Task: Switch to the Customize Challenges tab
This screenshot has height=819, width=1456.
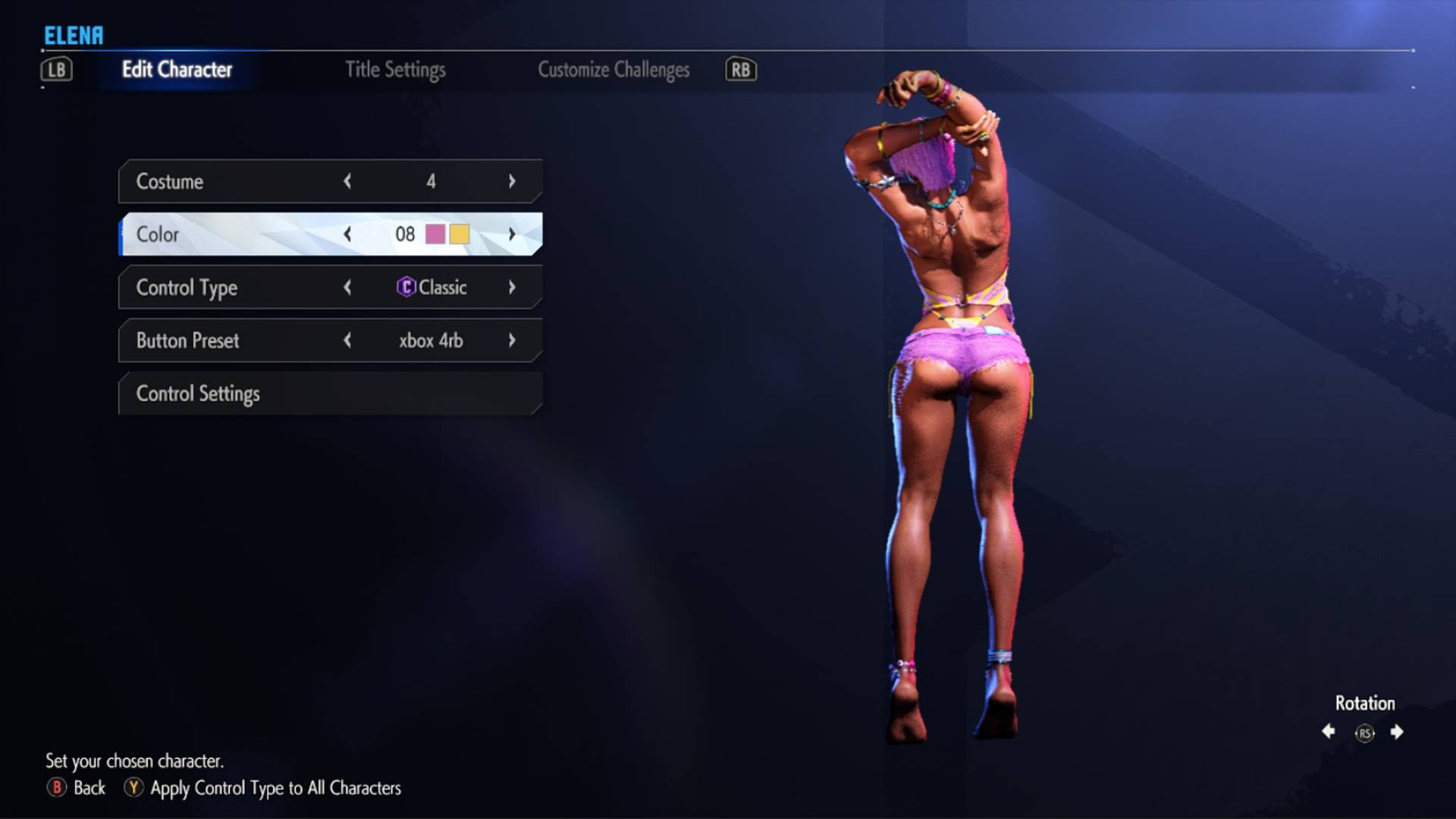Action: click(613, 70)
